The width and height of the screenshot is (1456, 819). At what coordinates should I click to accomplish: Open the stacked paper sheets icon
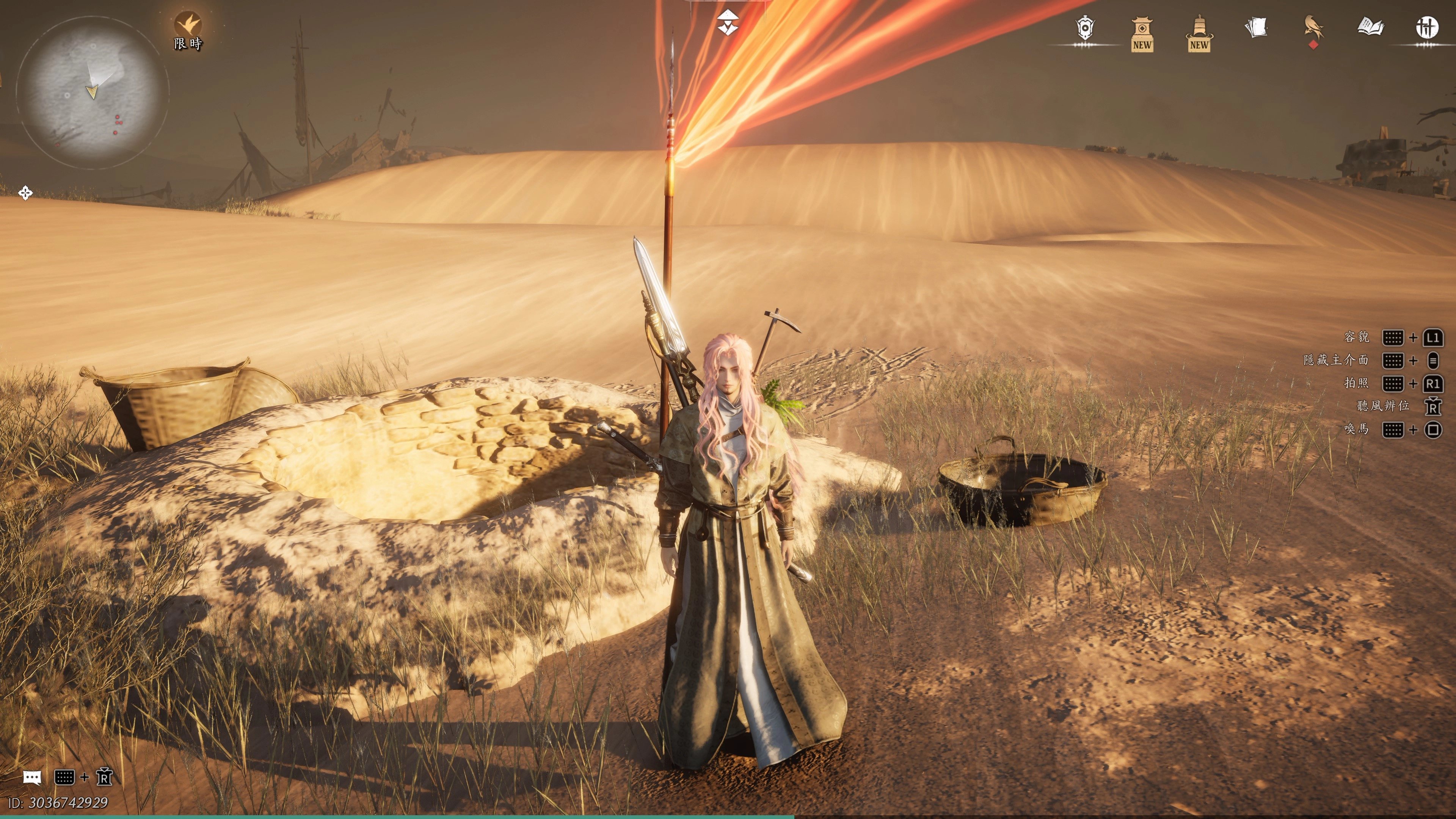(1256, 27)
